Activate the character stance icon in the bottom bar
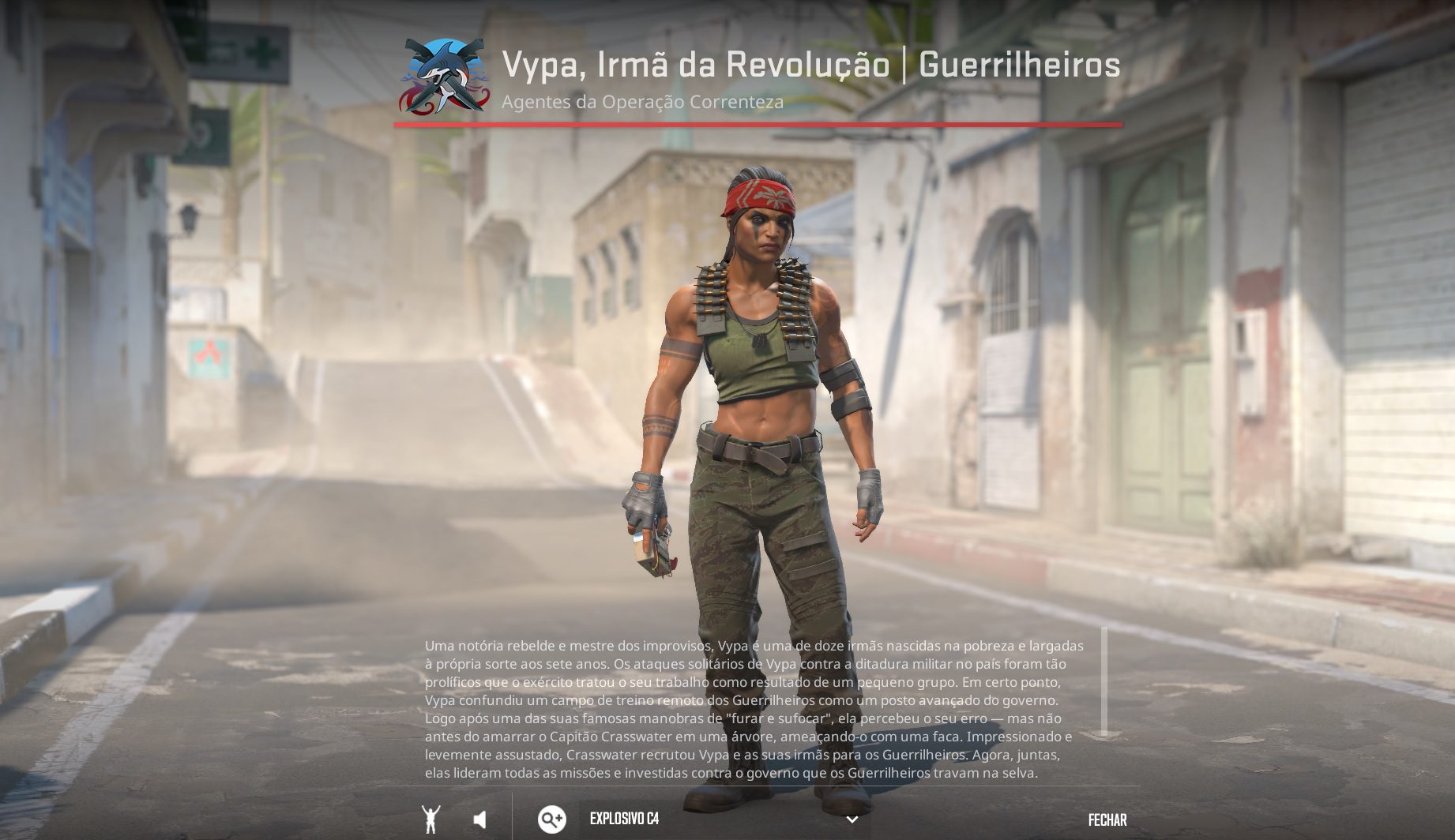The width and height of the screenshot is (1455, 840). pos(430,819)
